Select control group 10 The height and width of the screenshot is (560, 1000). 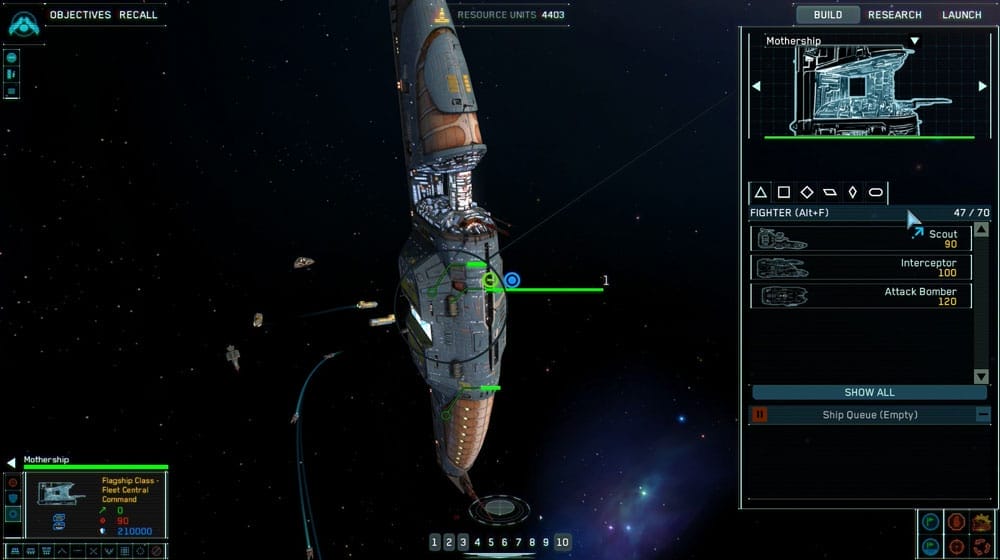pyautogui.click(x=562, y=542)
